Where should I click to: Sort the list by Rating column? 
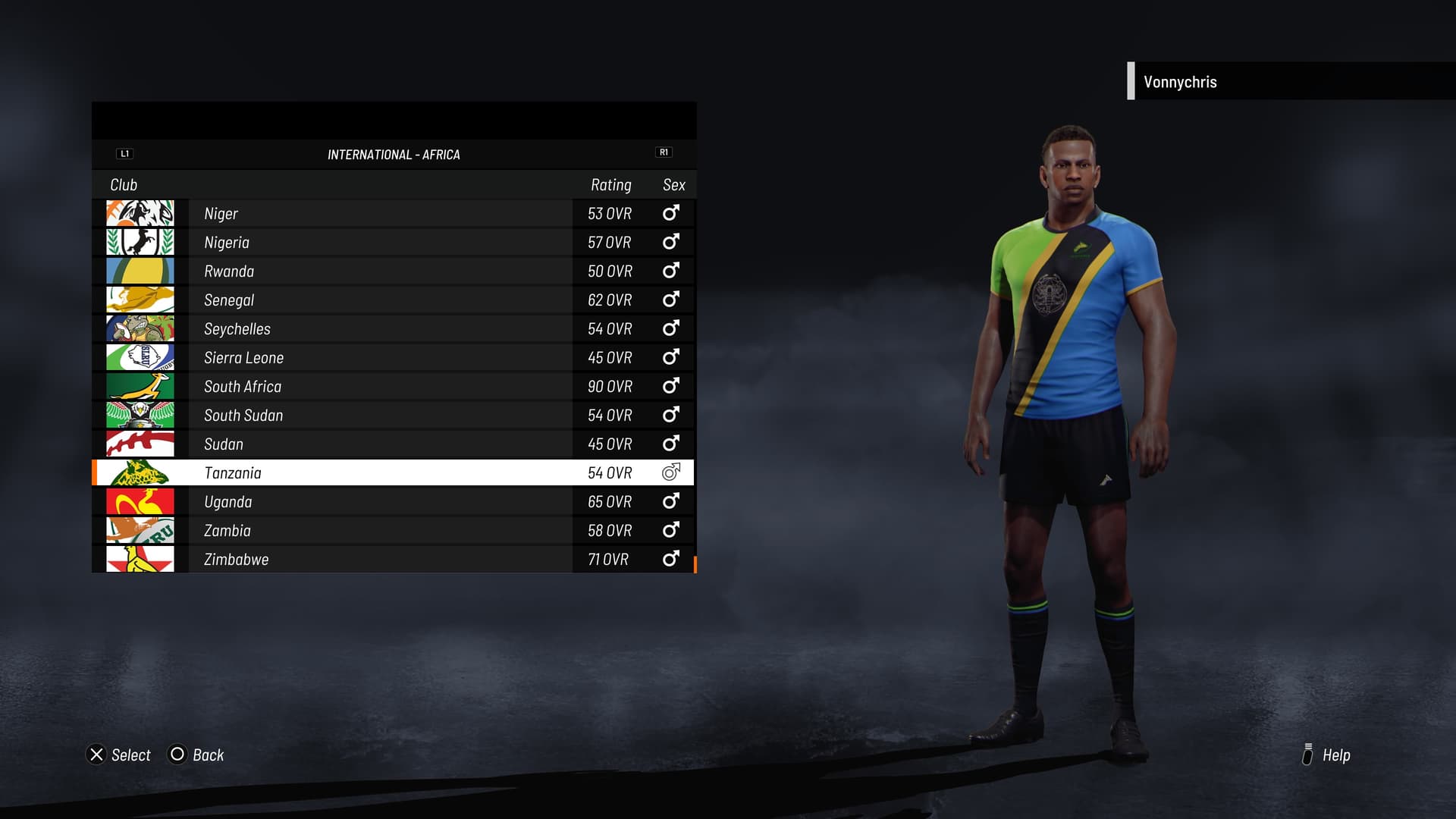pos(610,185)
